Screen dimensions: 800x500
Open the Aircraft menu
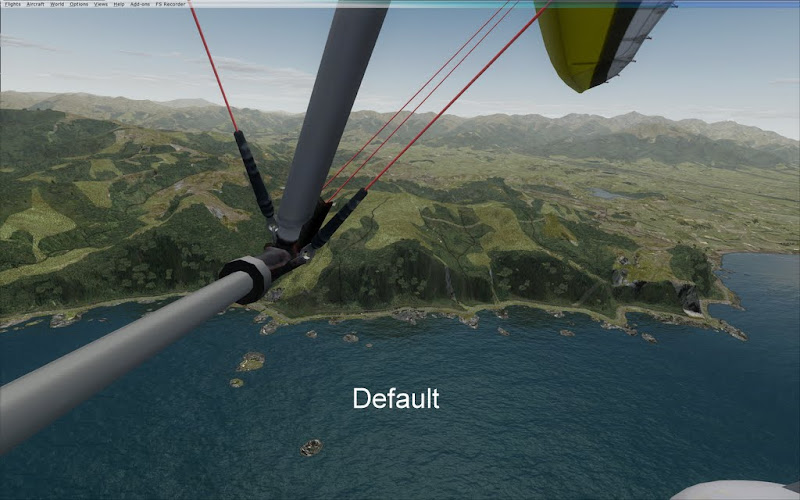click(35, 4)
